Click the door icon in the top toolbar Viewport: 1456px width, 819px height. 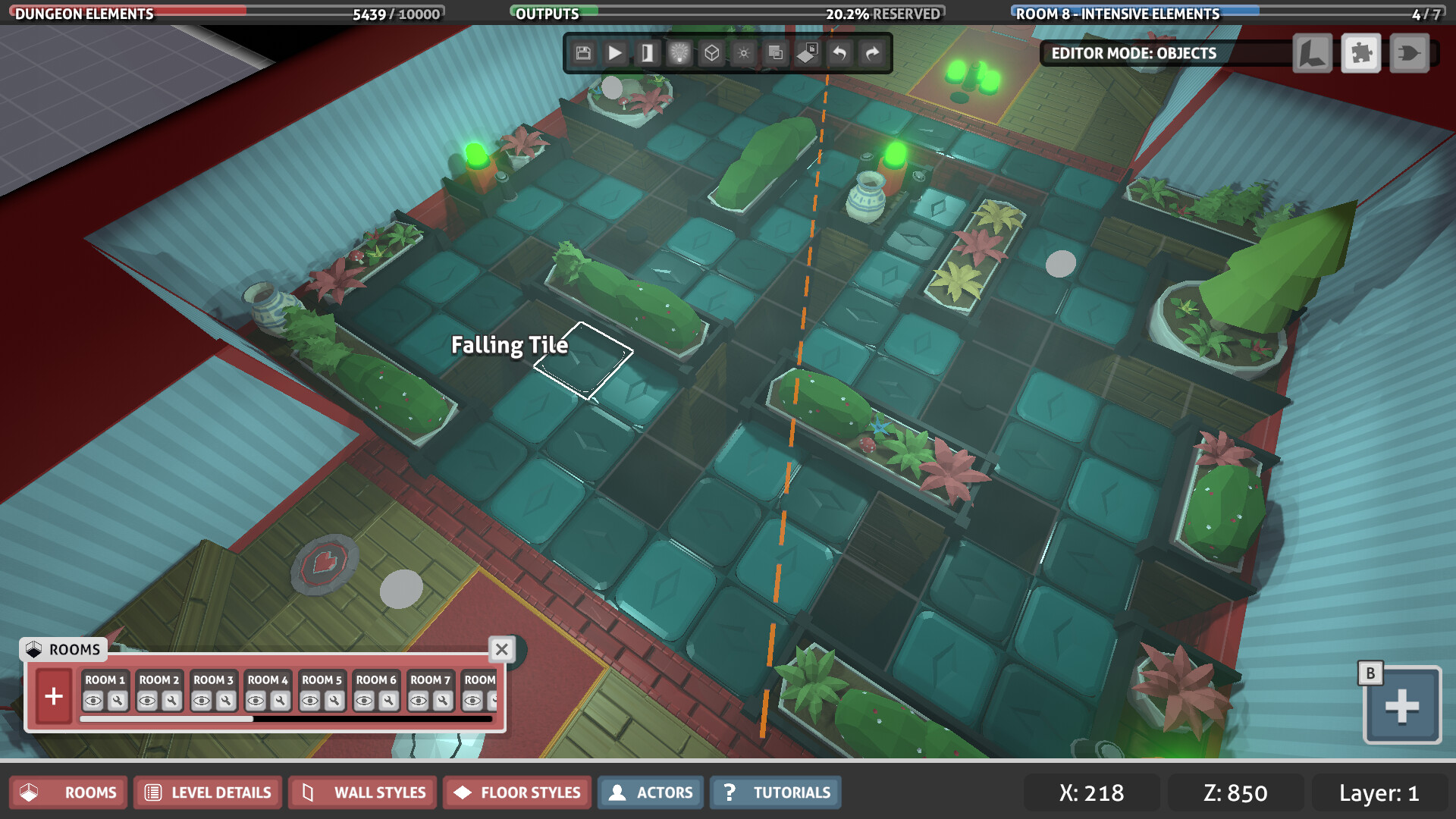coord(647,53)
